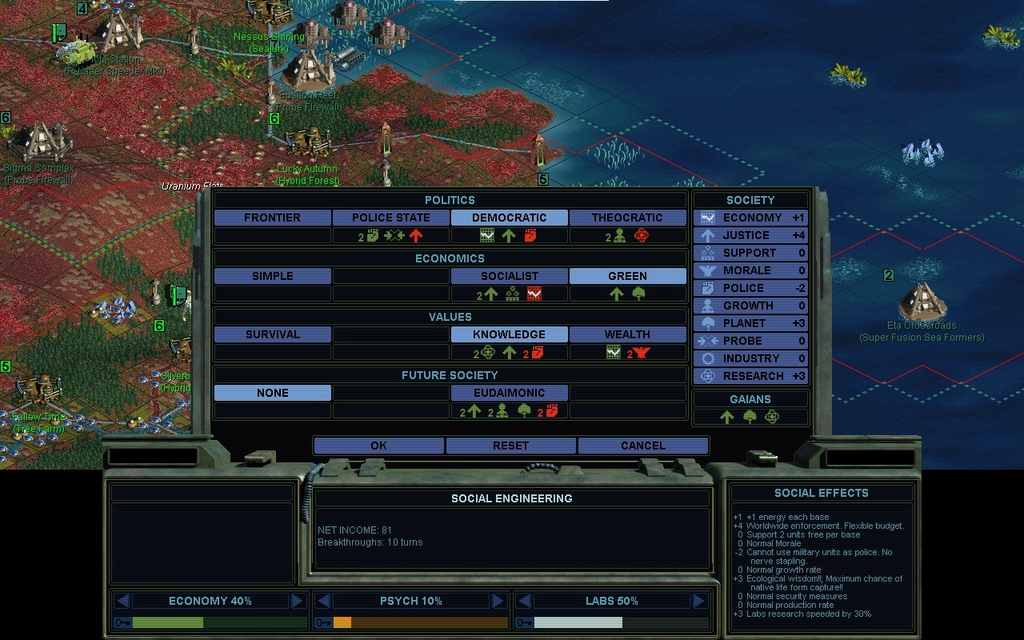The width and height of the screenshot is (1024, 640).
Task: Switch values to Wealth
Action: coord(627,334)
